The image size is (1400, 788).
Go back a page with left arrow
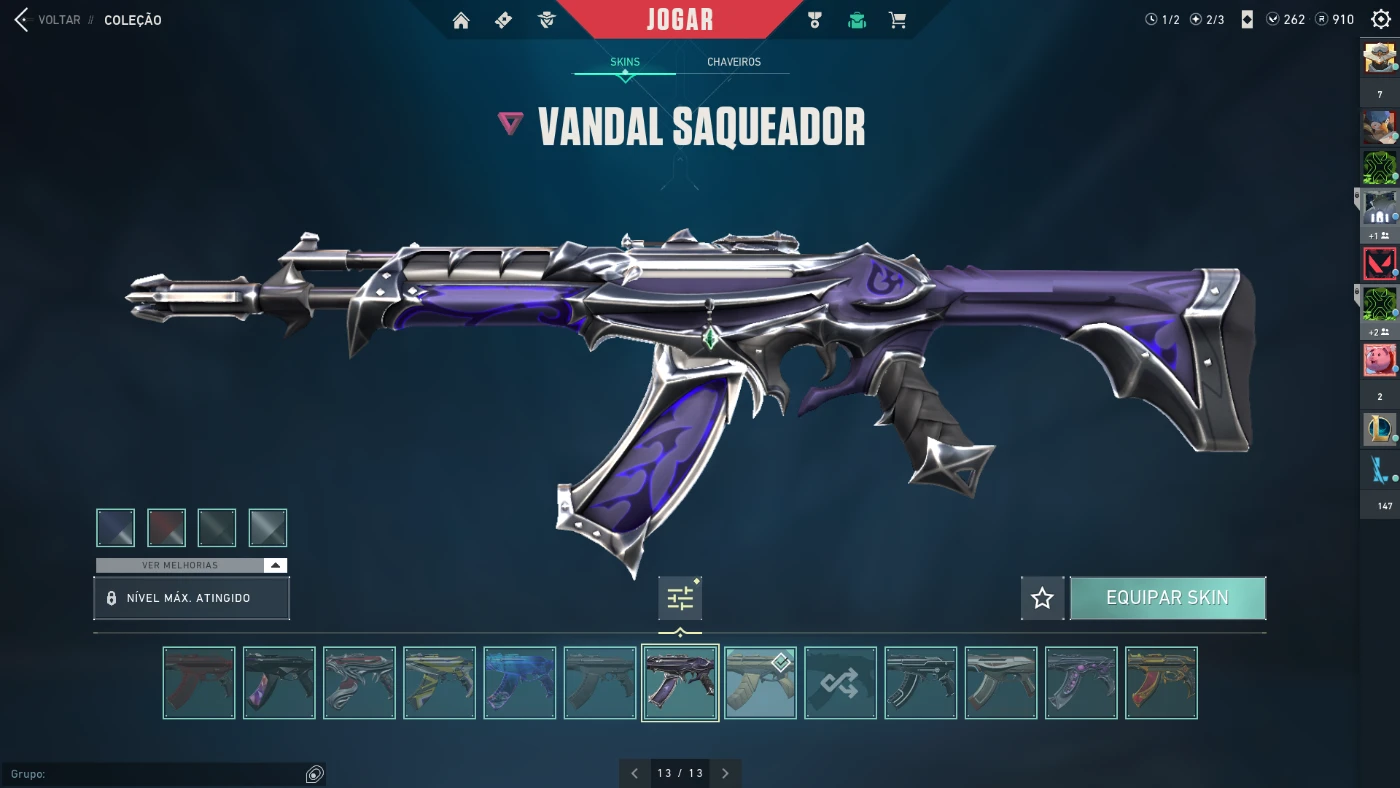pyautogui.click(x=634, y=773)
